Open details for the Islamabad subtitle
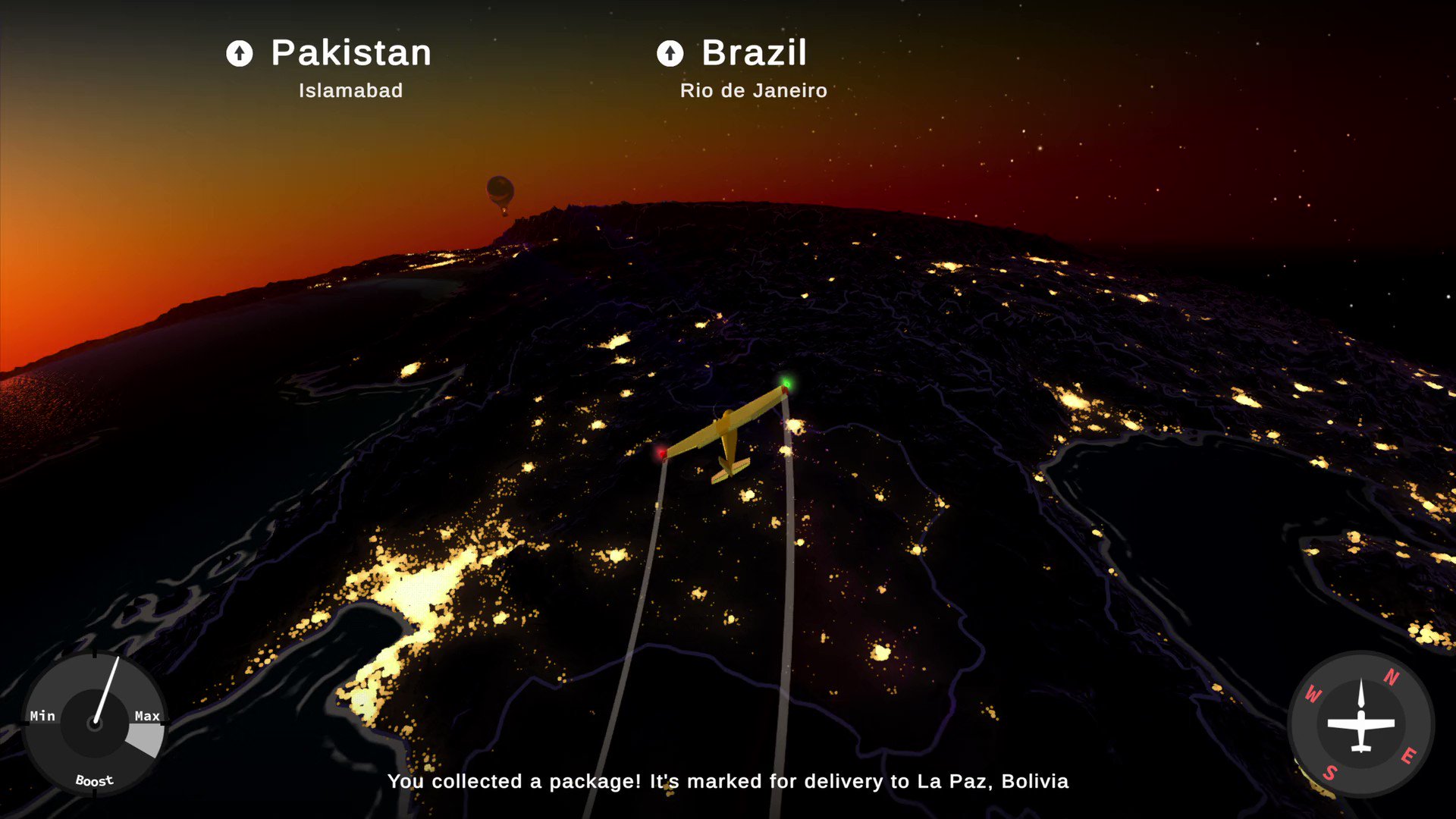Viewport: 1456px width, 819px height. point(350,90)
